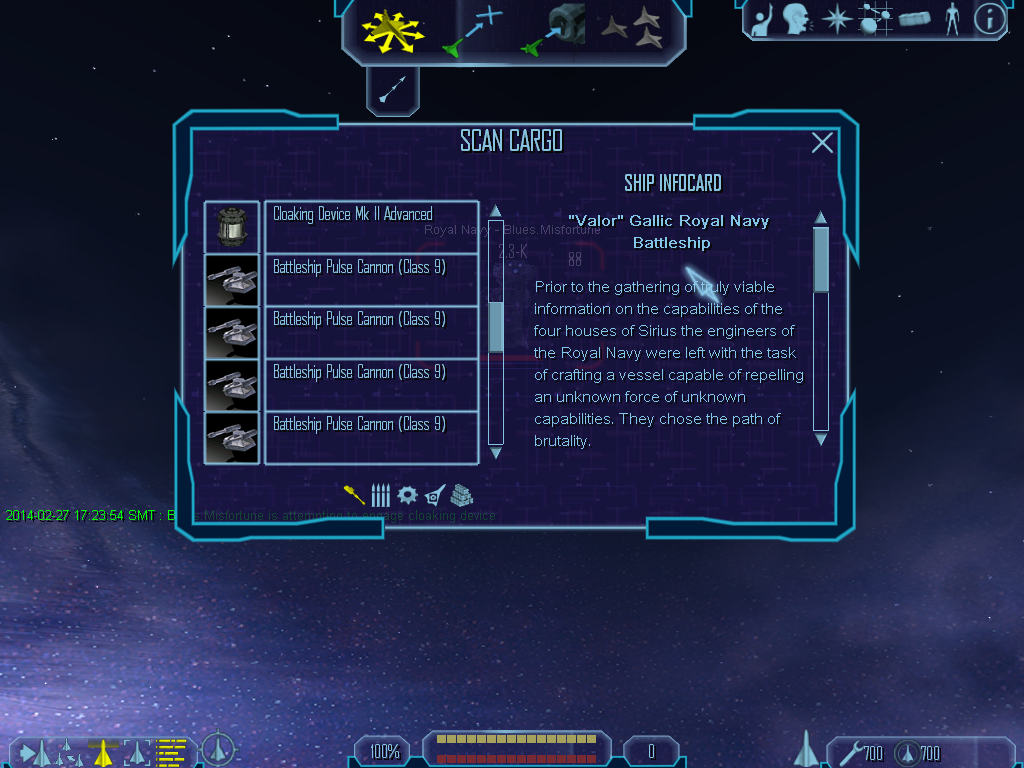Click the arrow icon tab below the maneuver bar
Image resolution: width=1024 pixels, height=768 pixels.
(x=392, y=90)
